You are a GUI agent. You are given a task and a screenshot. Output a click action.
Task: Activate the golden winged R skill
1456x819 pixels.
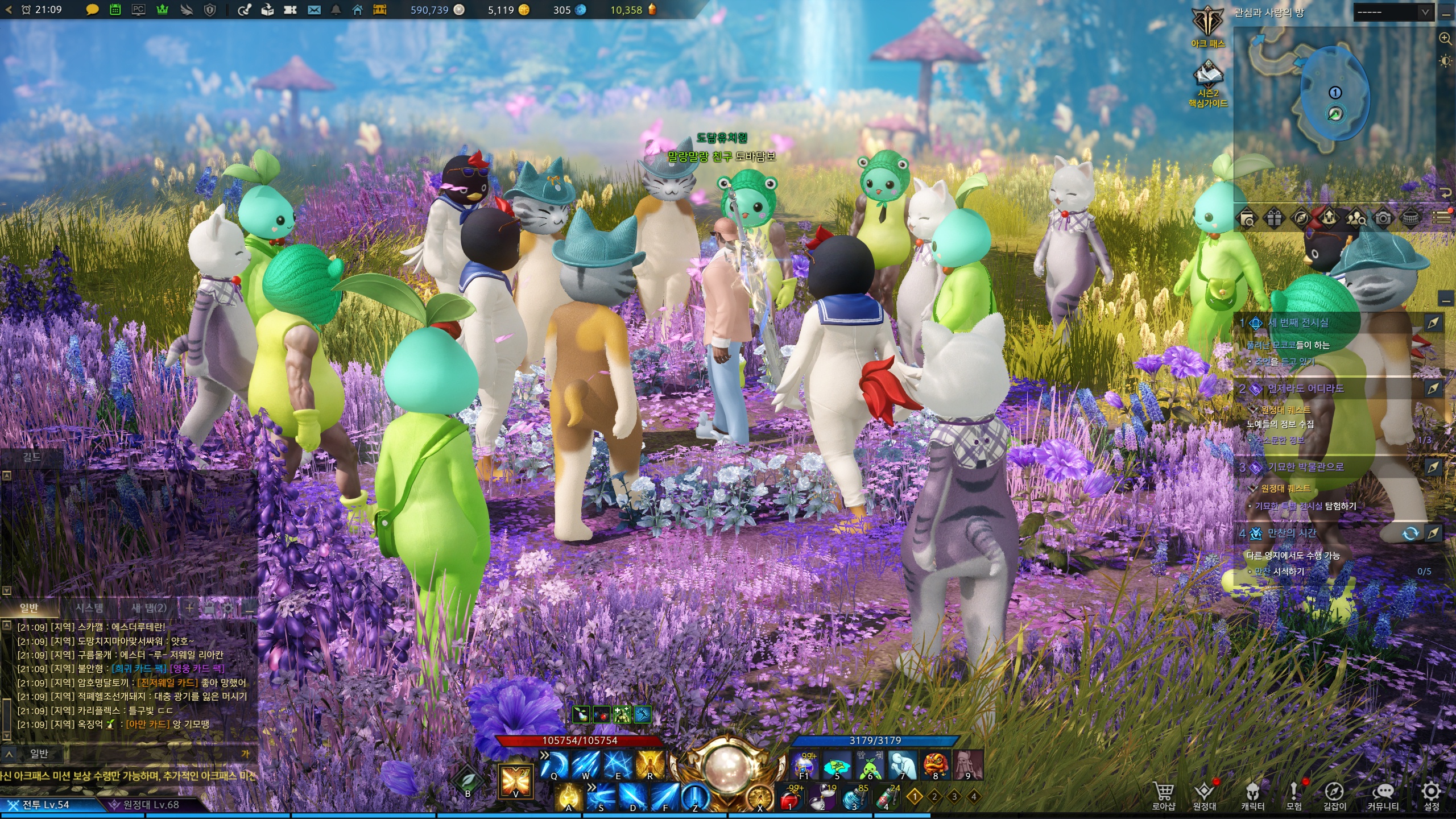point(650,763)
